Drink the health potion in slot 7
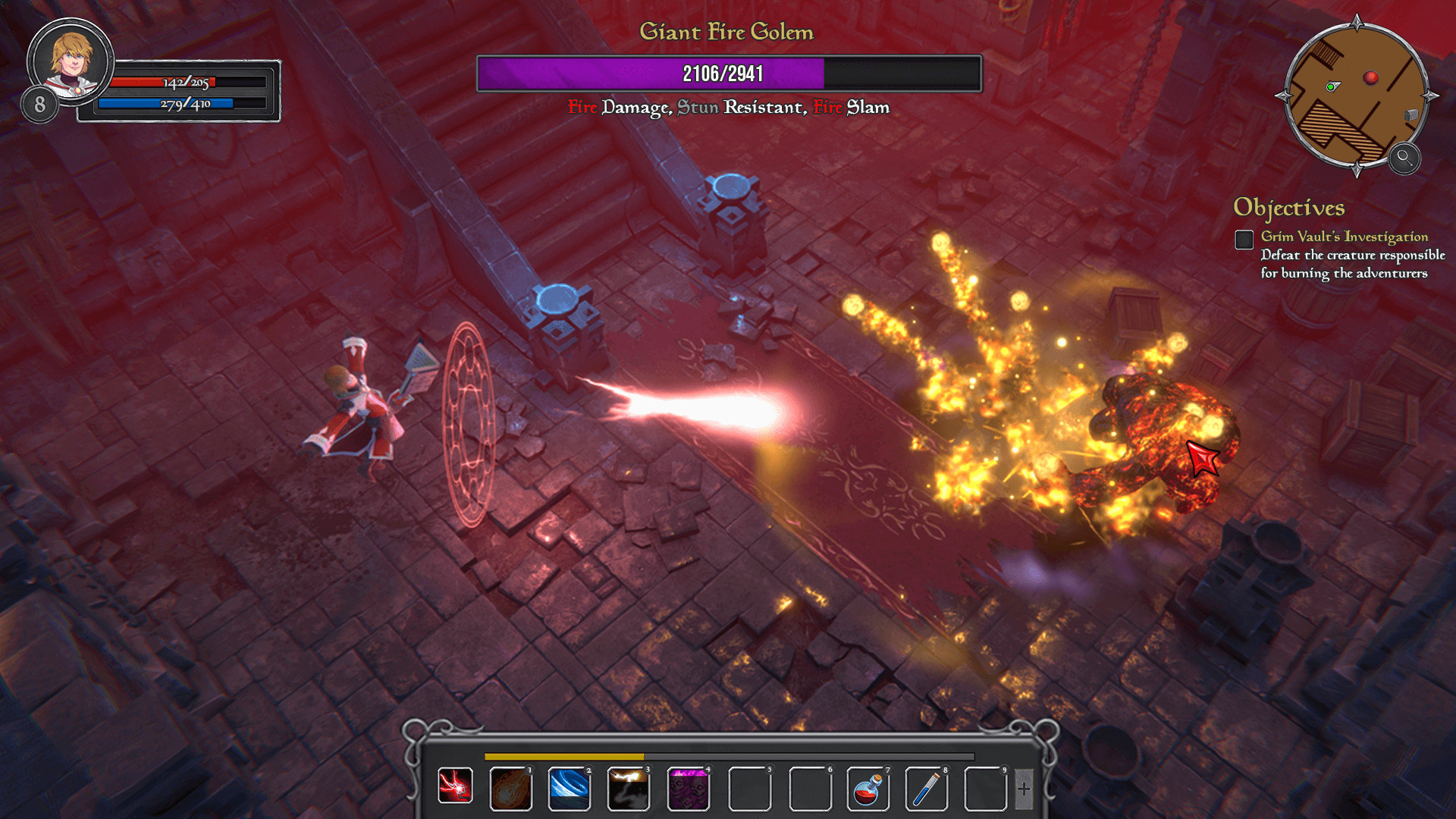The height and width of the screenshot is (819, 1456). [868, 786]
